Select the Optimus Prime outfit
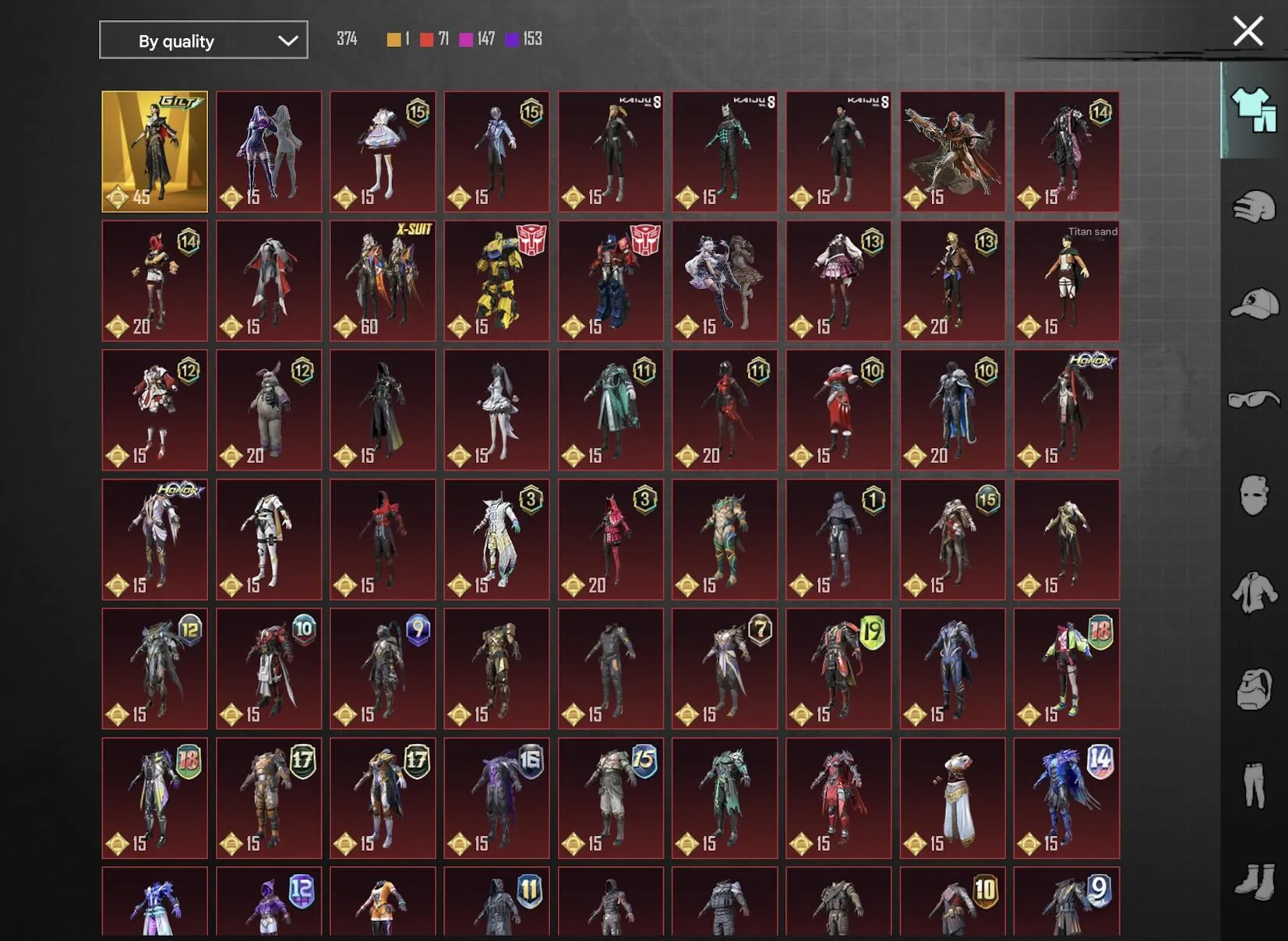1288x941 pixels. pos(610,280)
